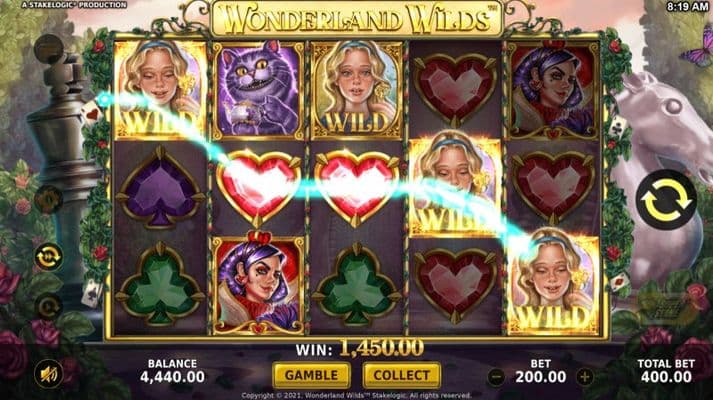Spin the reels with the yellow arrows button
Screen dimensions: 713x400
pyautogui.click(x=665, y=200)
